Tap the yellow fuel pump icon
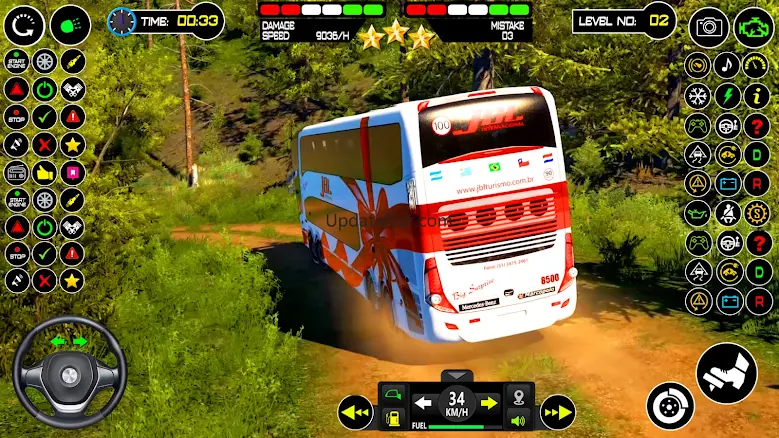The width and height of the screenshot is (779, 438). click(x=395, y=417)
